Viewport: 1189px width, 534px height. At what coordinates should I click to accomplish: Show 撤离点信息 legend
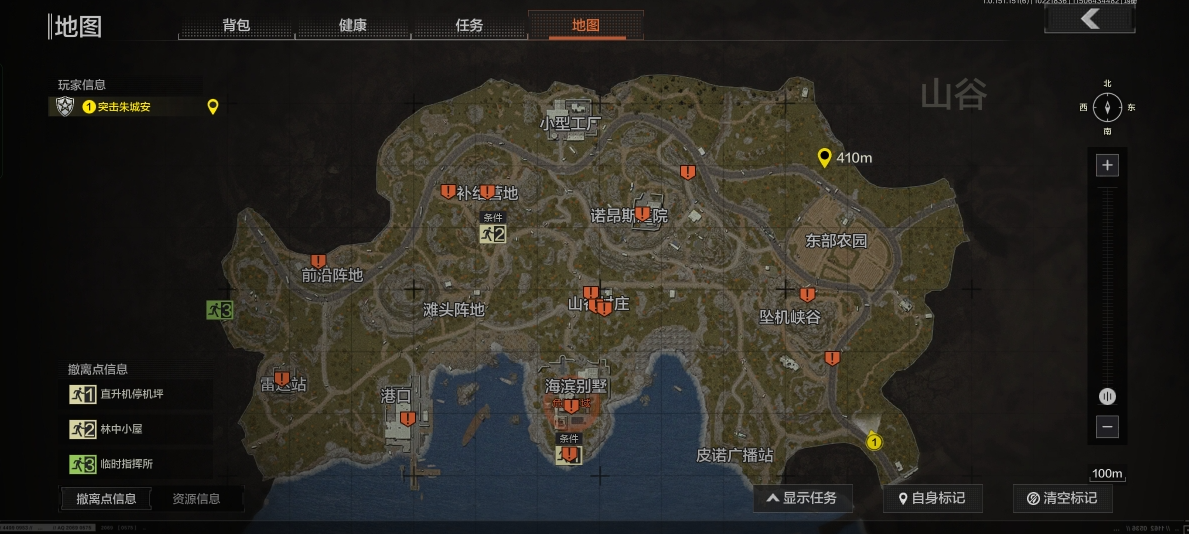tap(106, 498)
